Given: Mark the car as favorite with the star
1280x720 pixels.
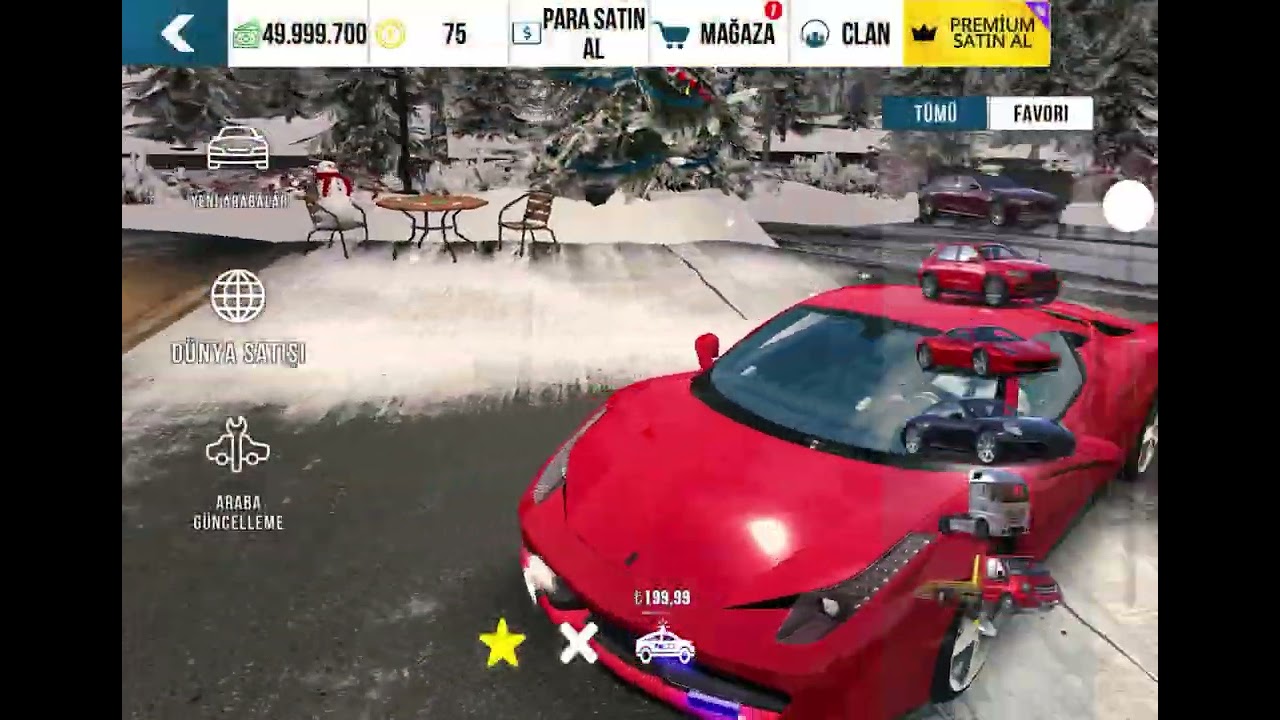Looking at the screenshot, I should coord(502,644).
